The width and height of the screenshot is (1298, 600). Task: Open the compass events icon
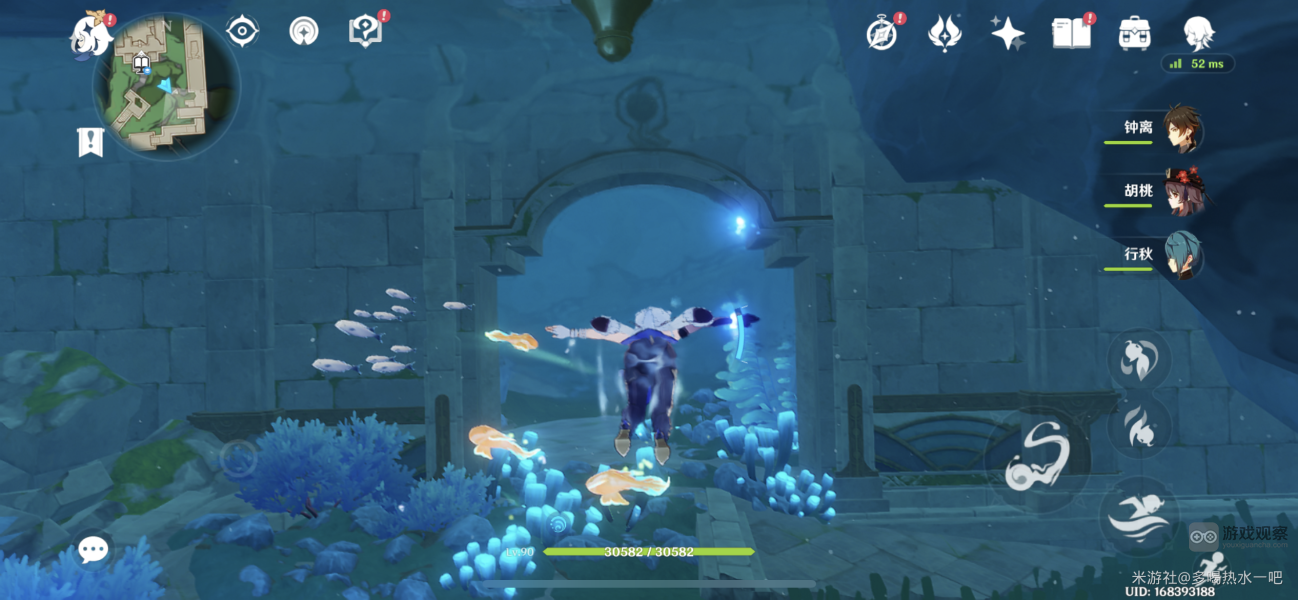881,34
